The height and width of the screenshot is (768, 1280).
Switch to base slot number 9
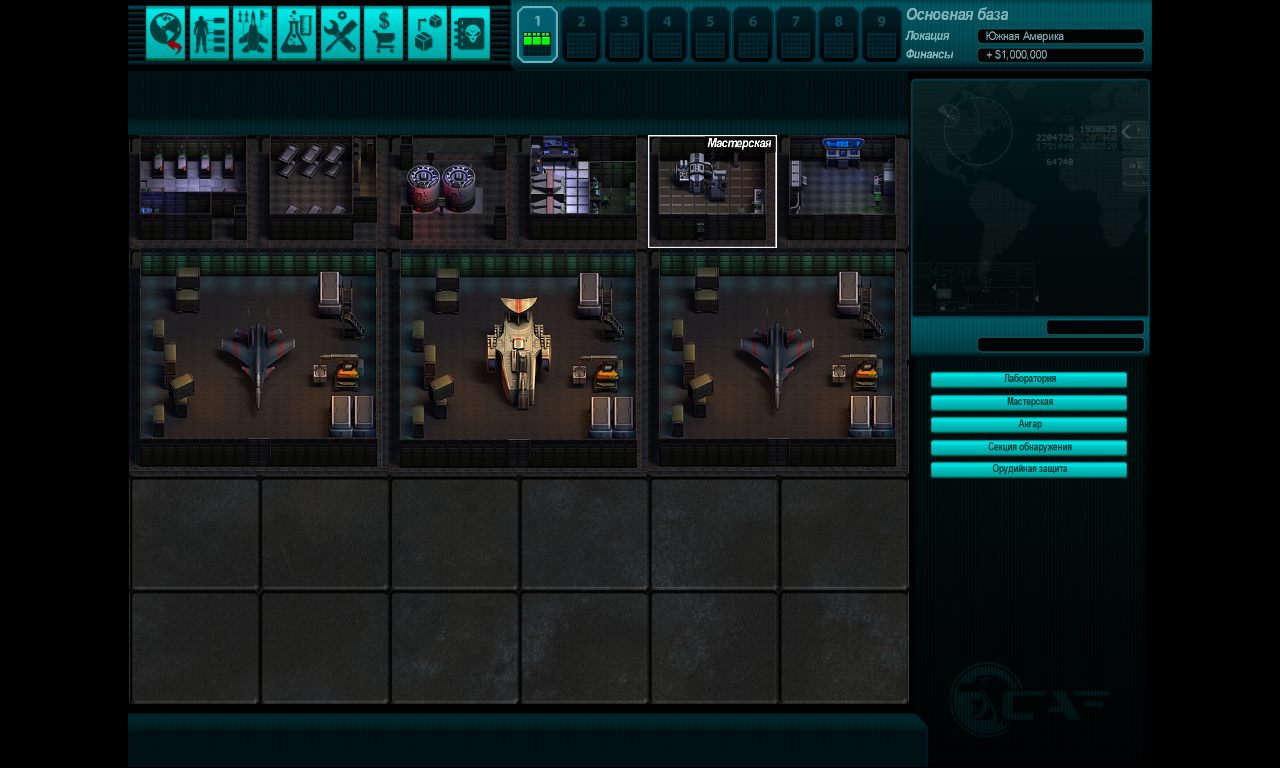[x=882, y=34]
